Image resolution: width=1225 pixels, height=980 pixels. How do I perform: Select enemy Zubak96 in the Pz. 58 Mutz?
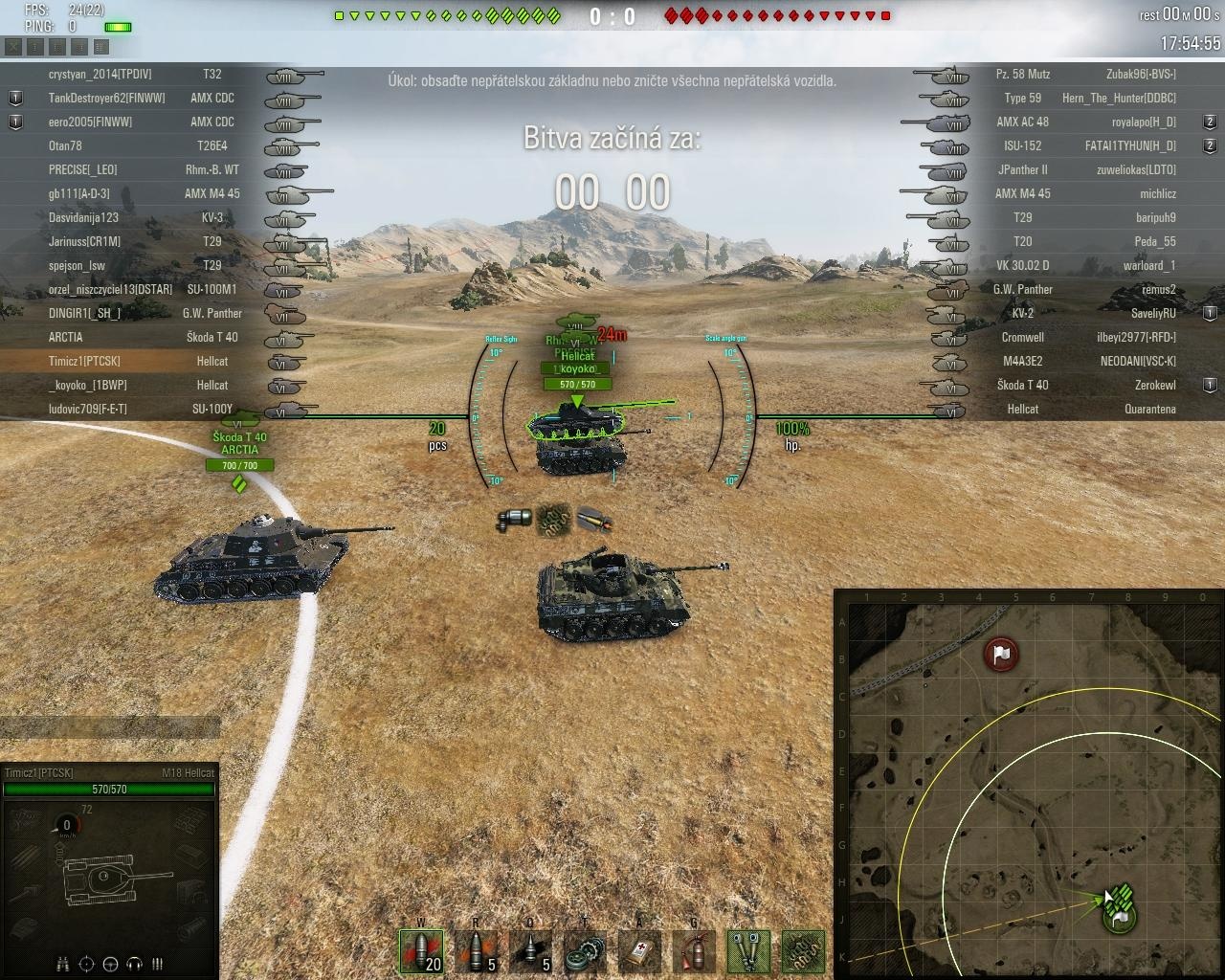point(1141,74)
